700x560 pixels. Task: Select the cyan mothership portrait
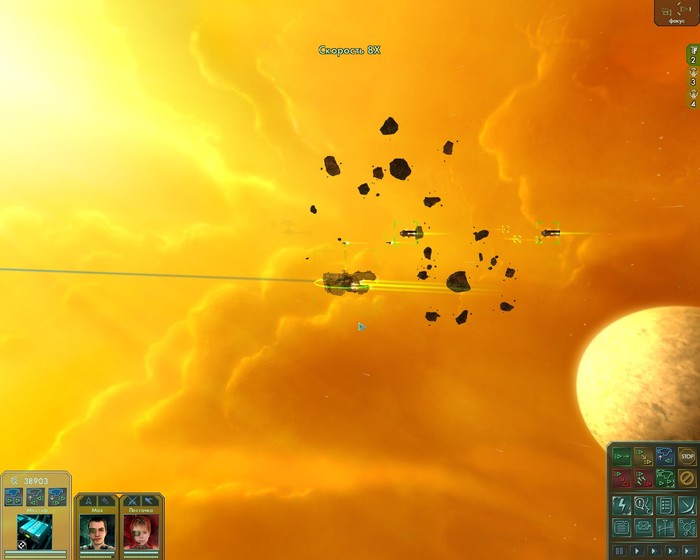[35, 530]
